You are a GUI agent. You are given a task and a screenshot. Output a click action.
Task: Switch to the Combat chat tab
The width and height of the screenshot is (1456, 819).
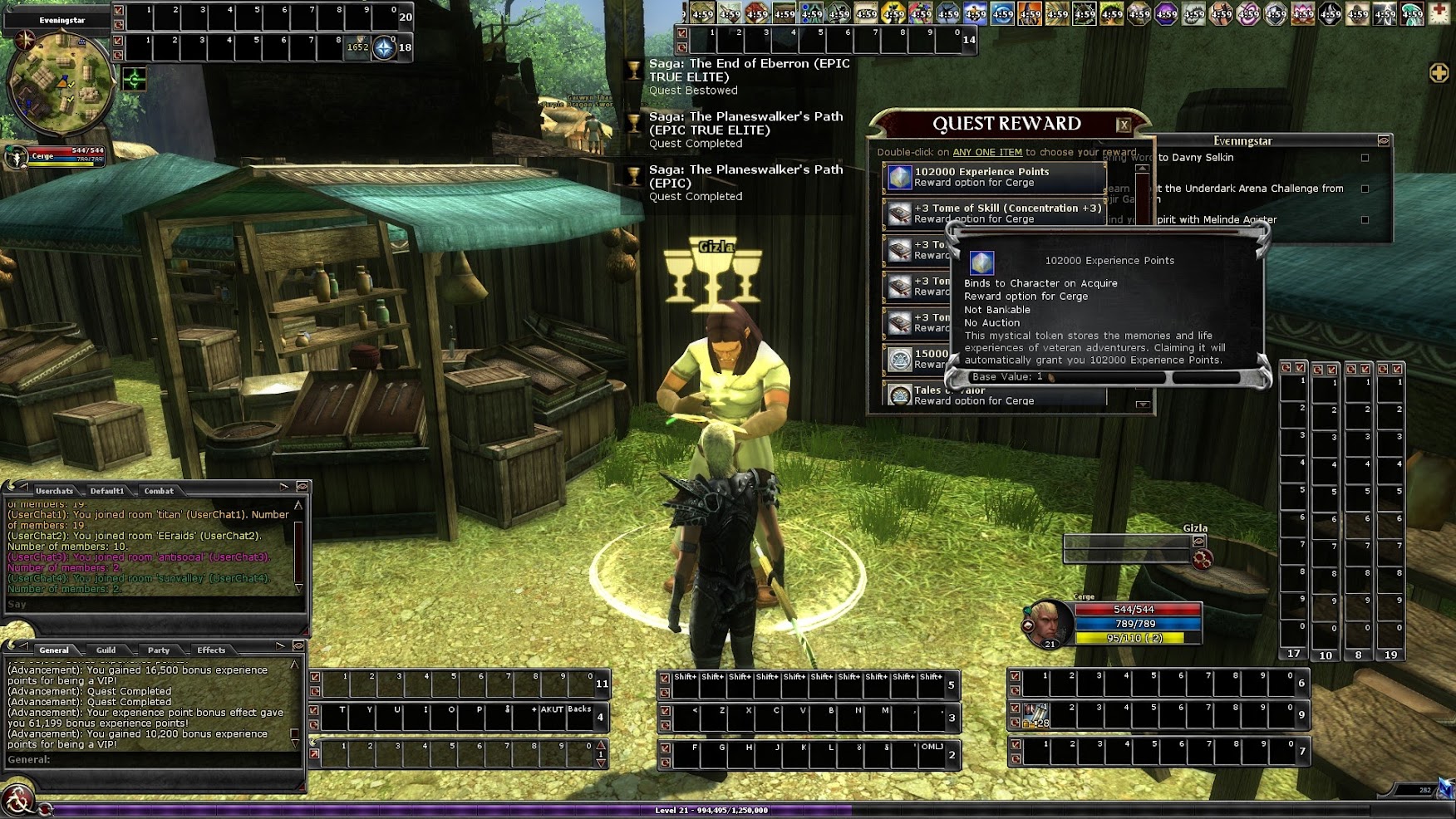(159, 491)
